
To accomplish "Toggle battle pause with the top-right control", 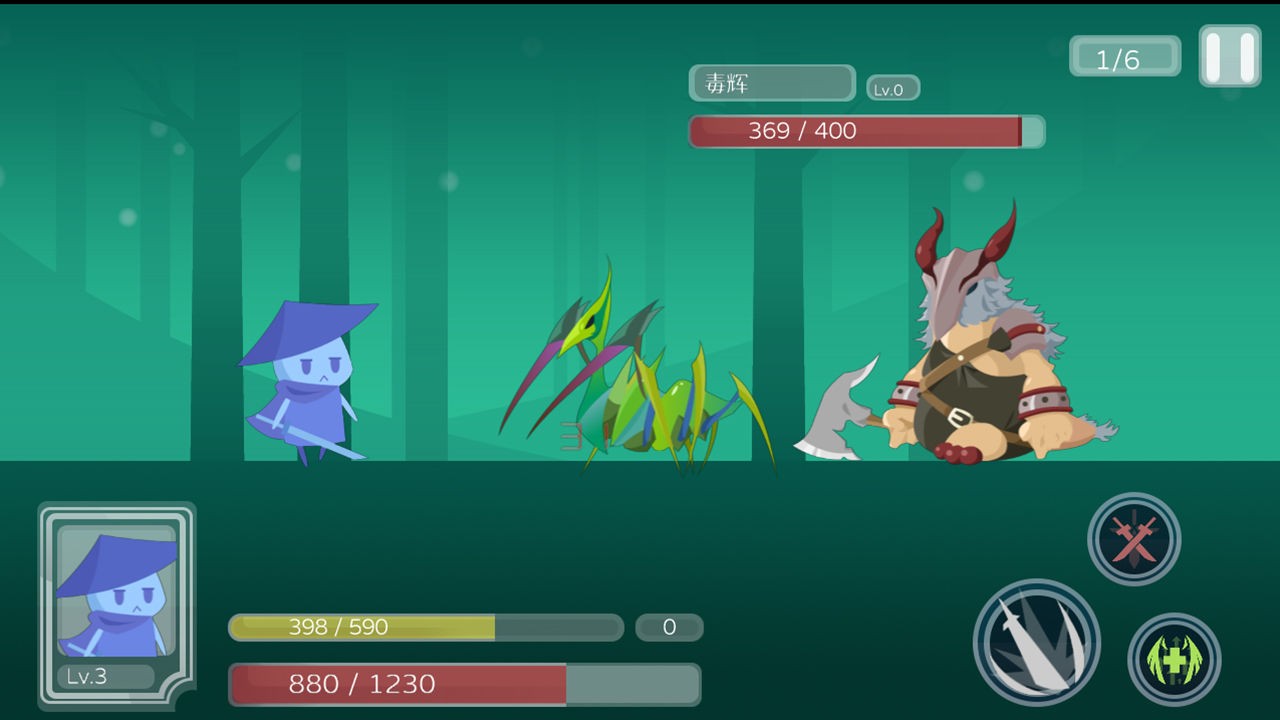I will click(1228, 55).
